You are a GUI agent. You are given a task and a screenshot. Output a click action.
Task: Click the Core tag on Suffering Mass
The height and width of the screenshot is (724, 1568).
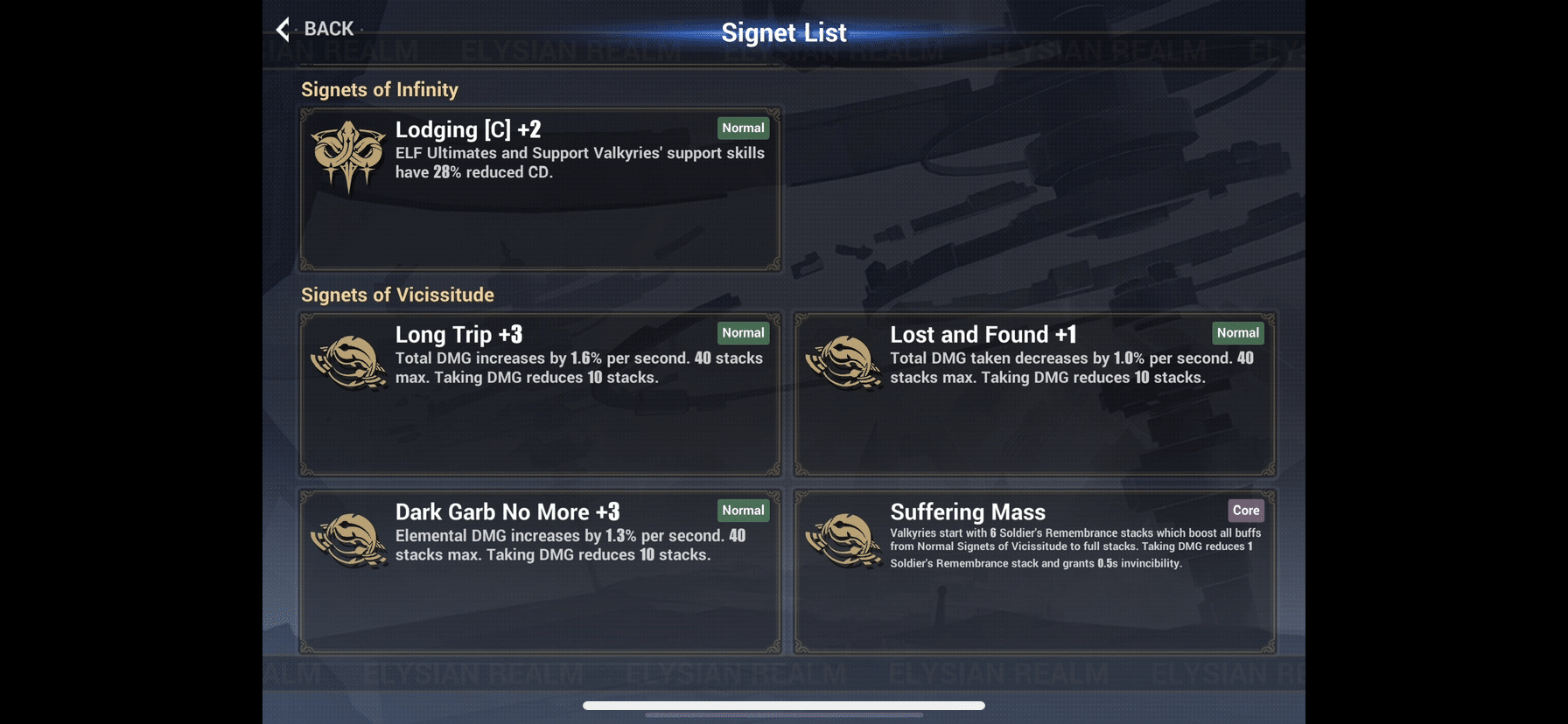(1245, 510)
